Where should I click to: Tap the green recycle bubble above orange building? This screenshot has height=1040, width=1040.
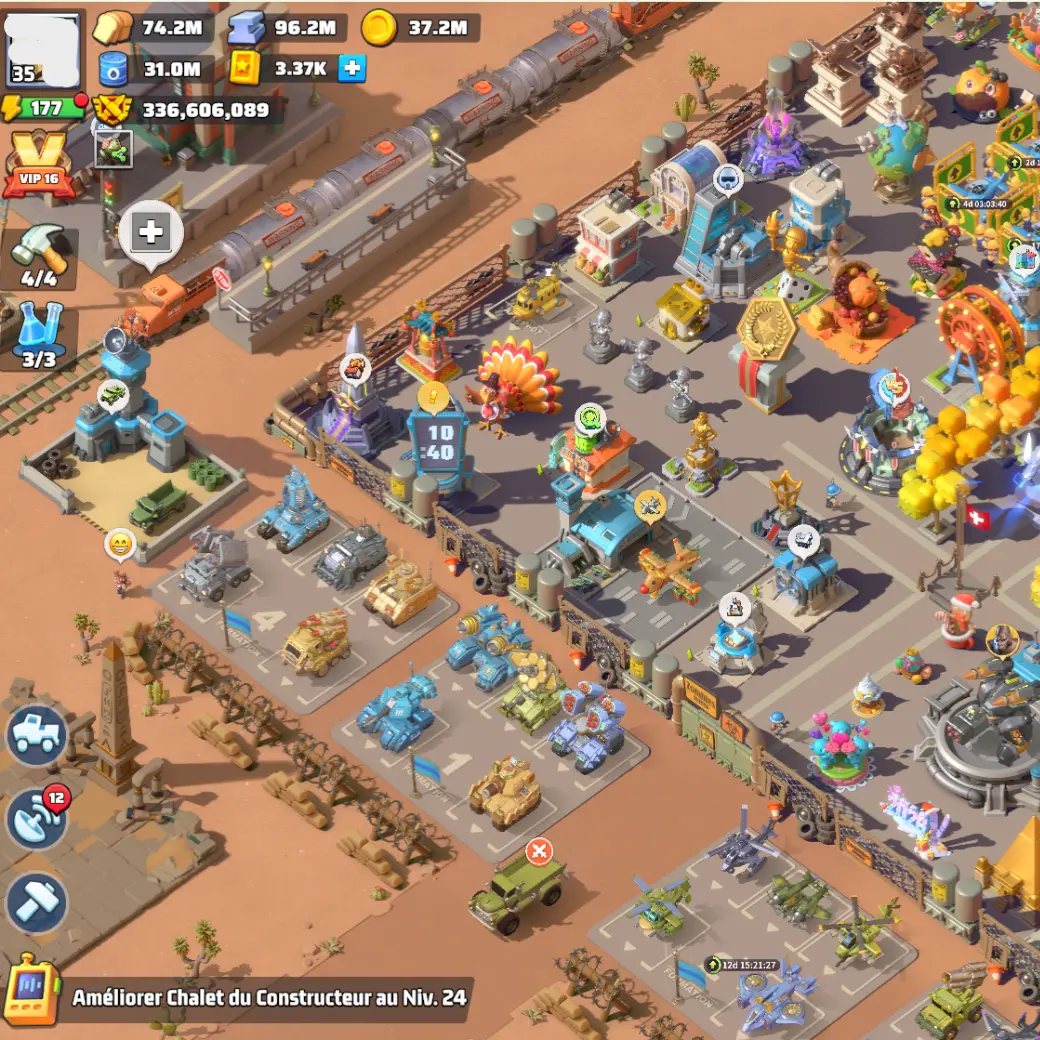pyautogui.click(x=591, y=417)
